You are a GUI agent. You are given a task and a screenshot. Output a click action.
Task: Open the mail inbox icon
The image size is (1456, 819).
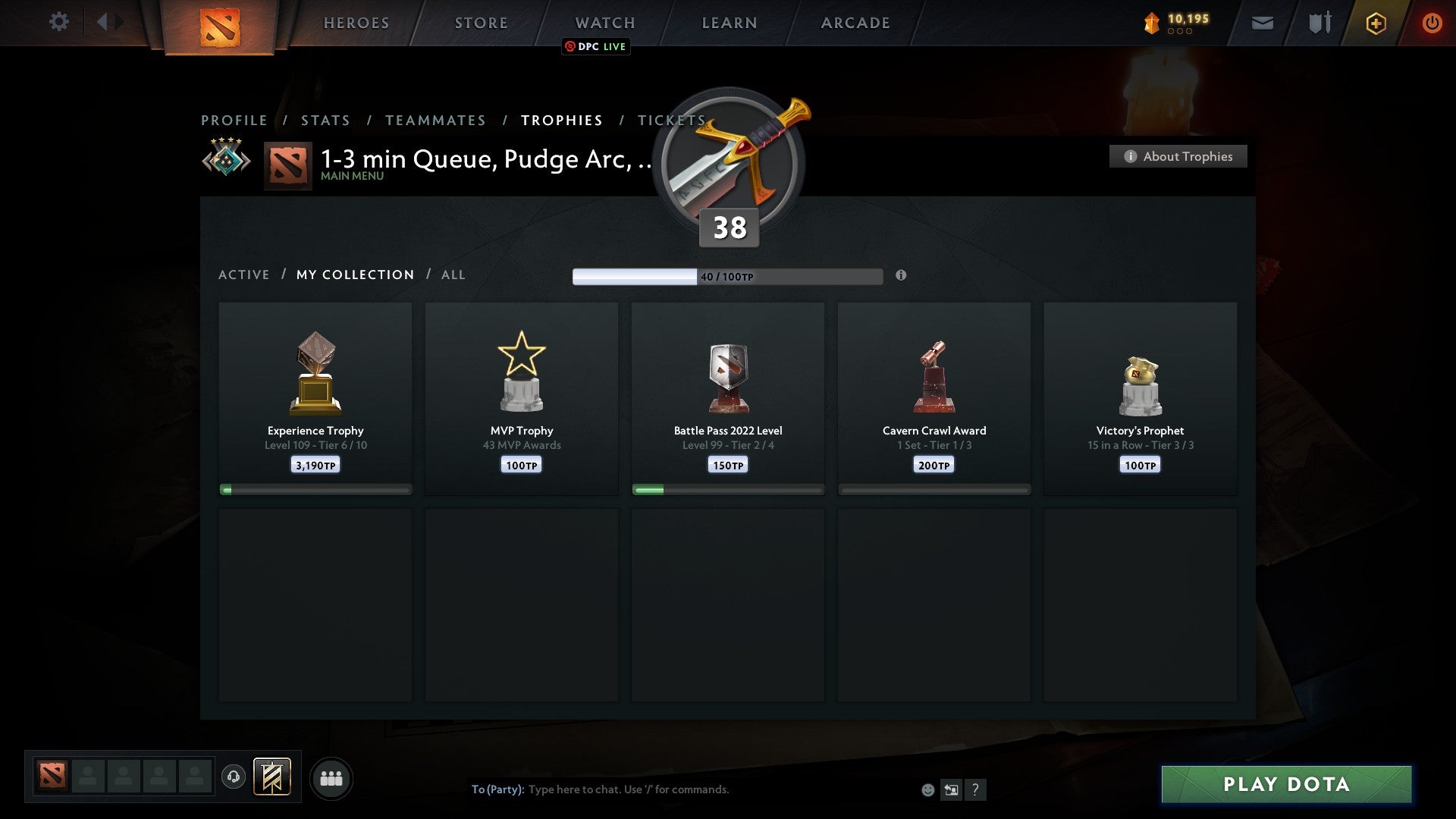click(1261, 23)
